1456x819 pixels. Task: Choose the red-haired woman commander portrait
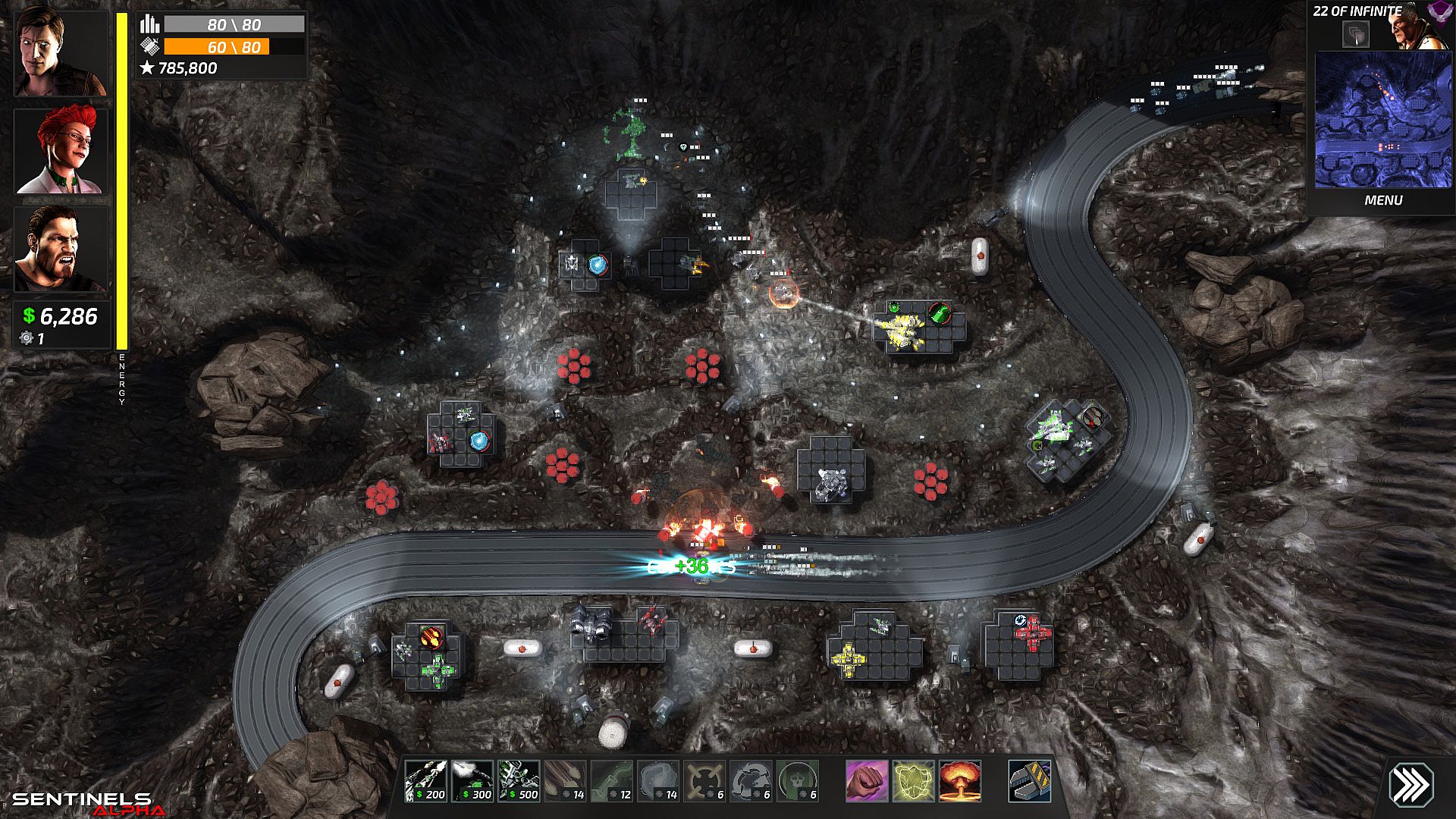[61, 150]
